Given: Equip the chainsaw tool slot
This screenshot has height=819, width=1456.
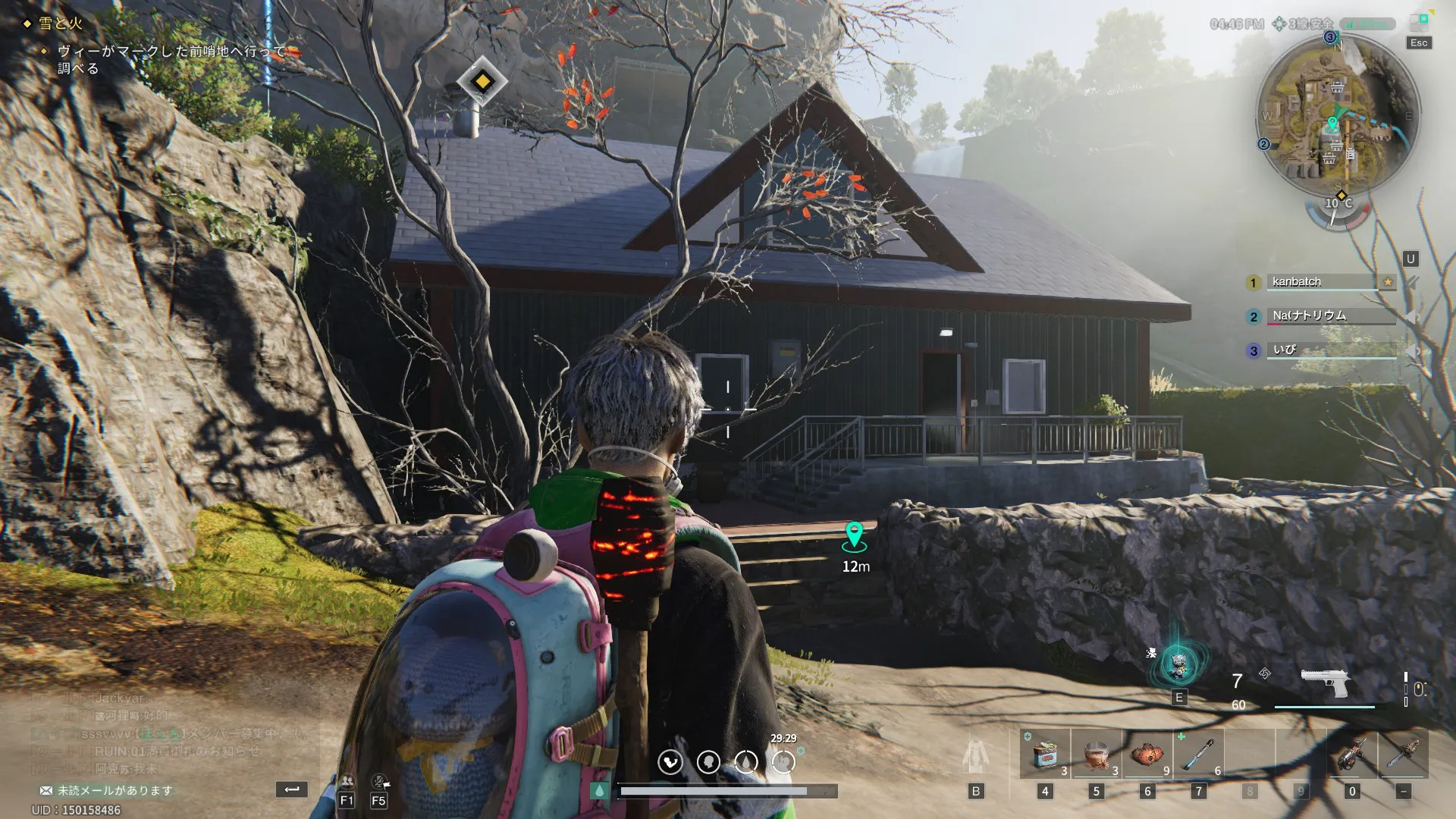Looking at the screenshot, I should point(1403,755).
